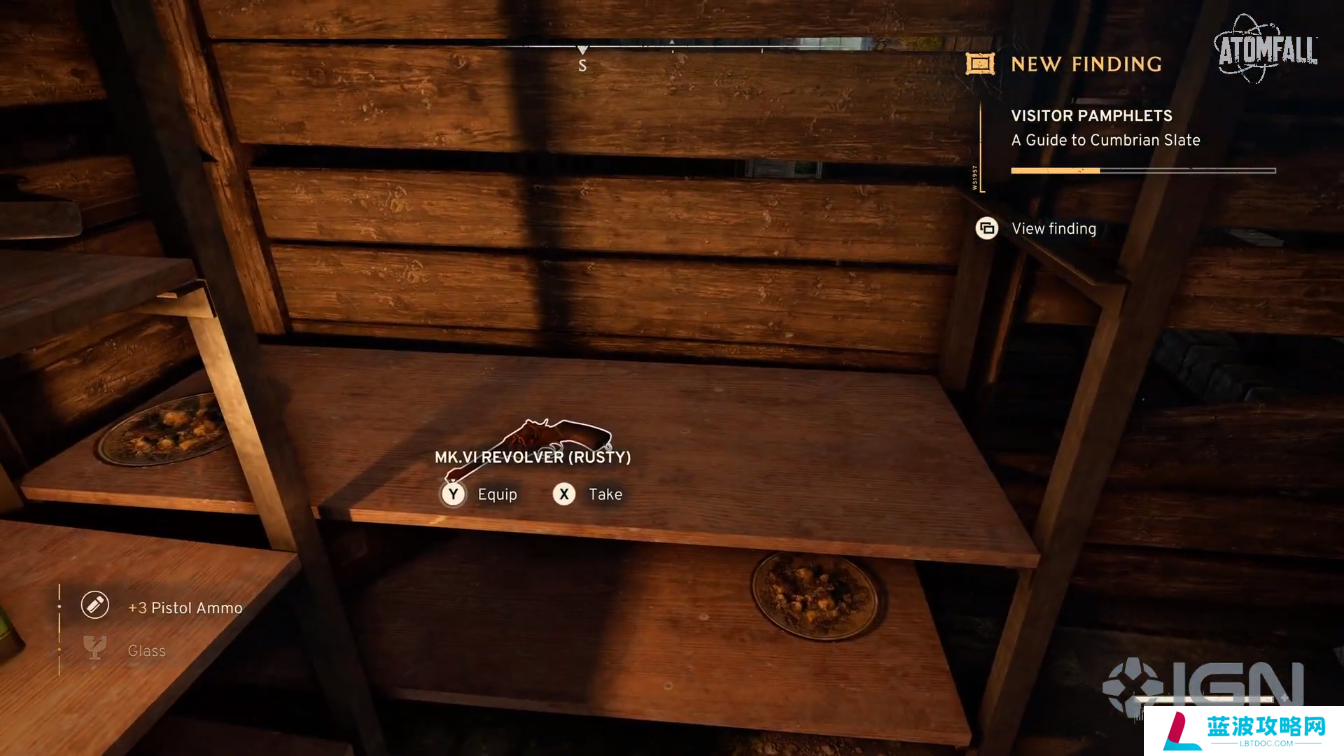Click the compass heading bar

(x=583, y=48)
